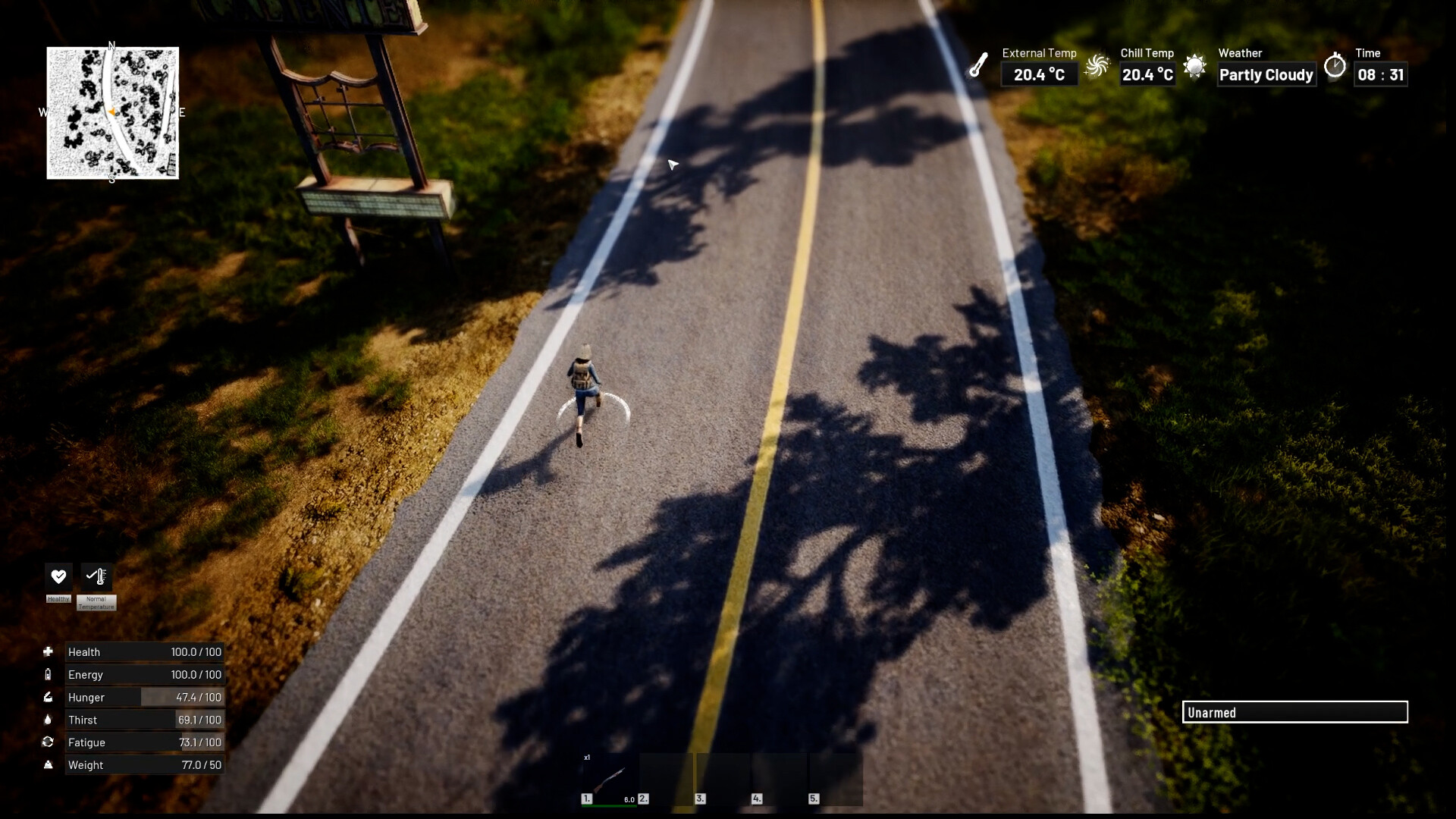Click the Healthy heart status icon
Screen dimensions: 1456x819
pos(58,576)
